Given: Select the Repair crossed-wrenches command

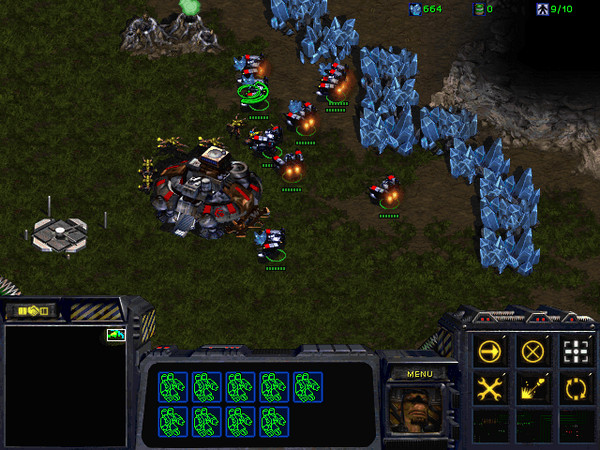Looking at the screenshot, I should coord(490,389).
